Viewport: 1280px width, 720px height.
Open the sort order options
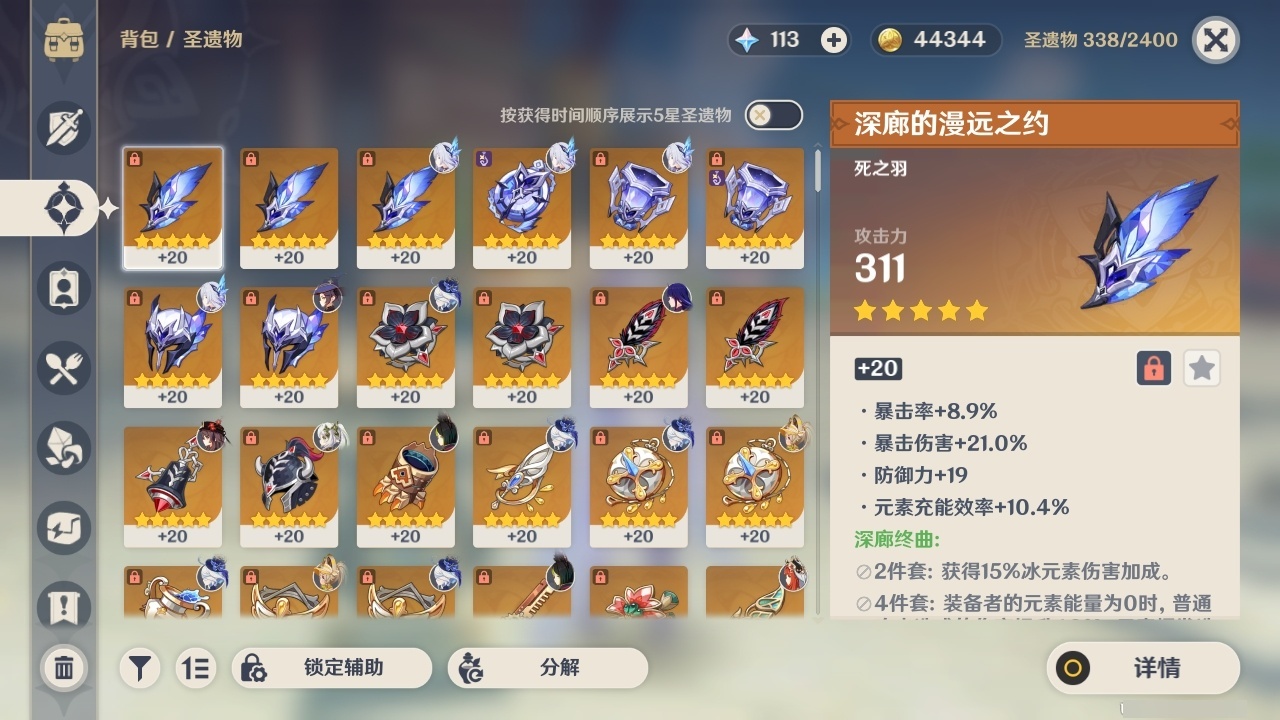[x=196, y=668]
